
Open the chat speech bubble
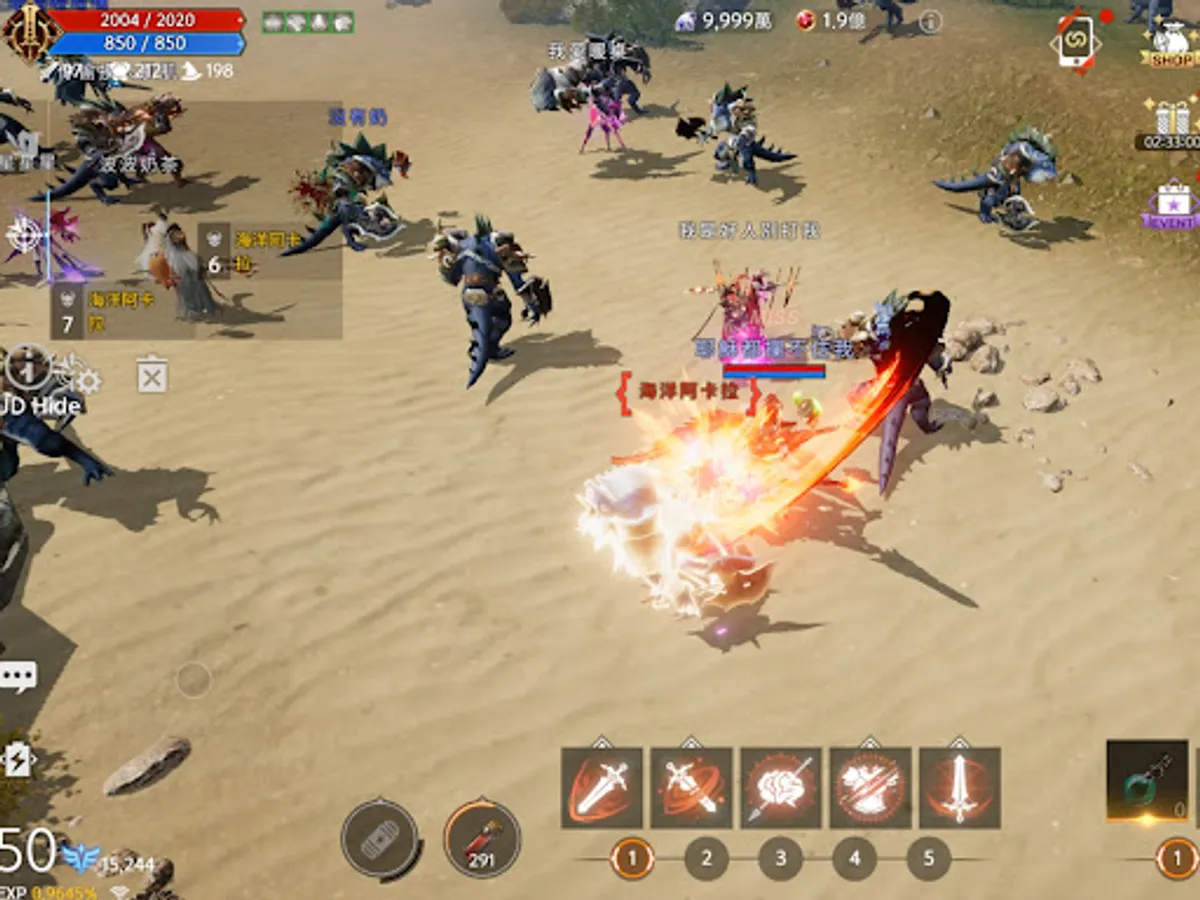click(18, 676)
